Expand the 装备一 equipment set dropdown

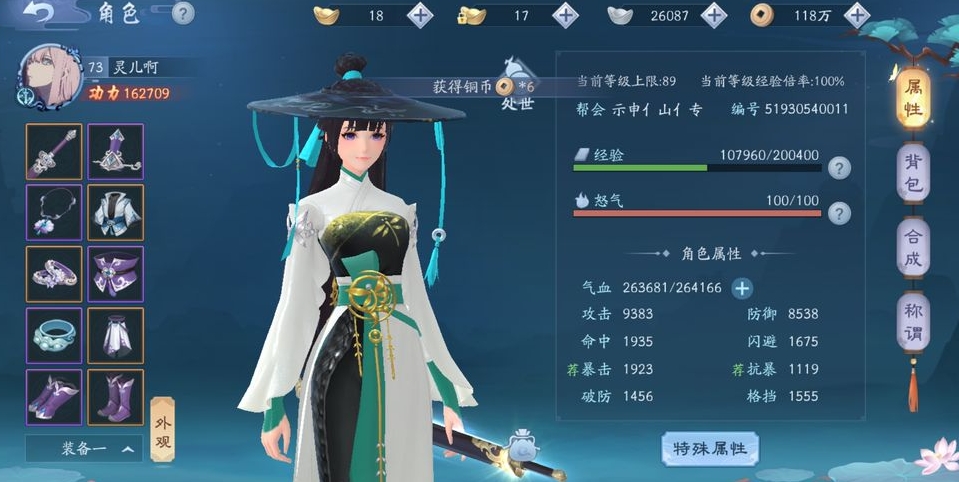[x=83, y=449]
